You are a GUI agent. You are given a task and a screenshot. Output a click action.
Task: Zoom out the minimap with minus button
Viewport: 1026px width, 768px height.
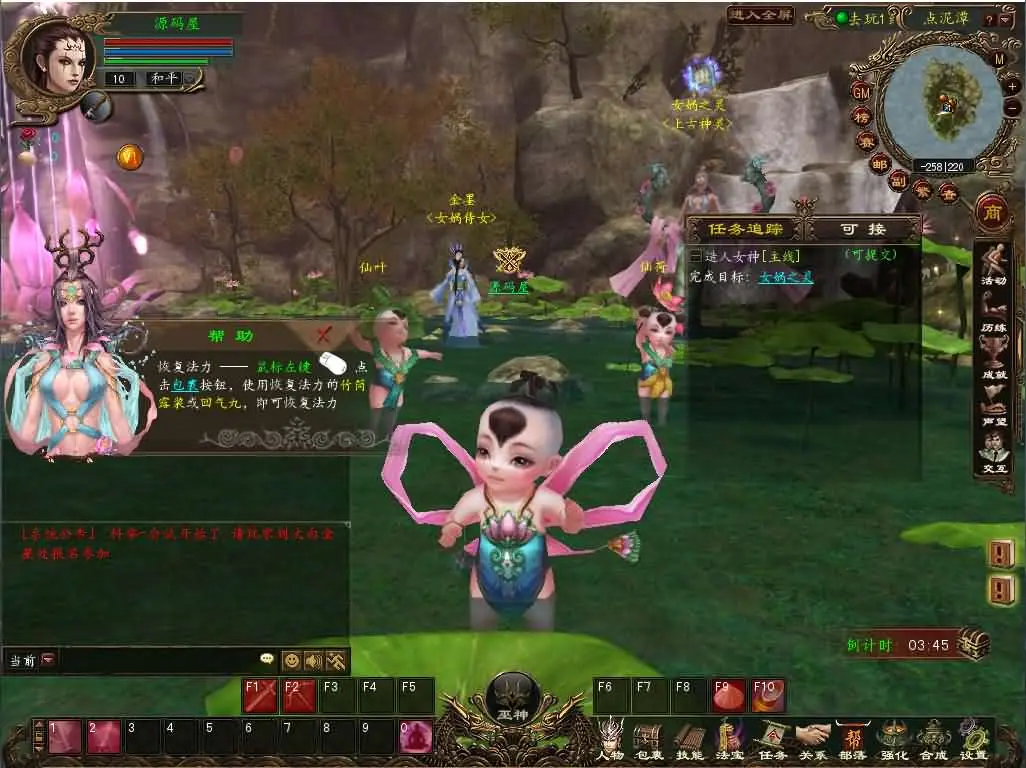point(1012,107)
